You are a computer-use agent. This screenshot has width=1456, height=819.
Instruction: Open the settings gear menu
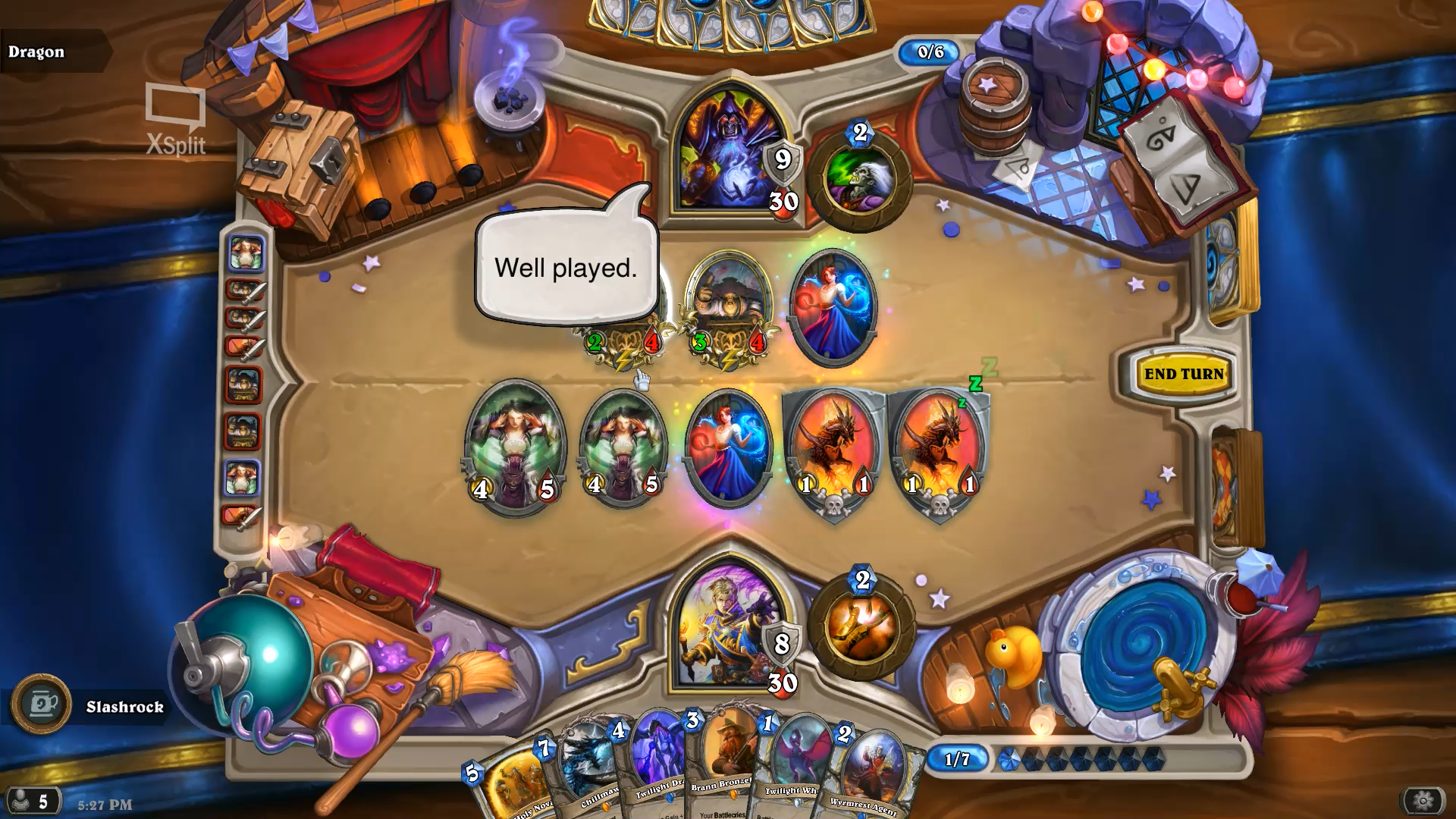1422,800
